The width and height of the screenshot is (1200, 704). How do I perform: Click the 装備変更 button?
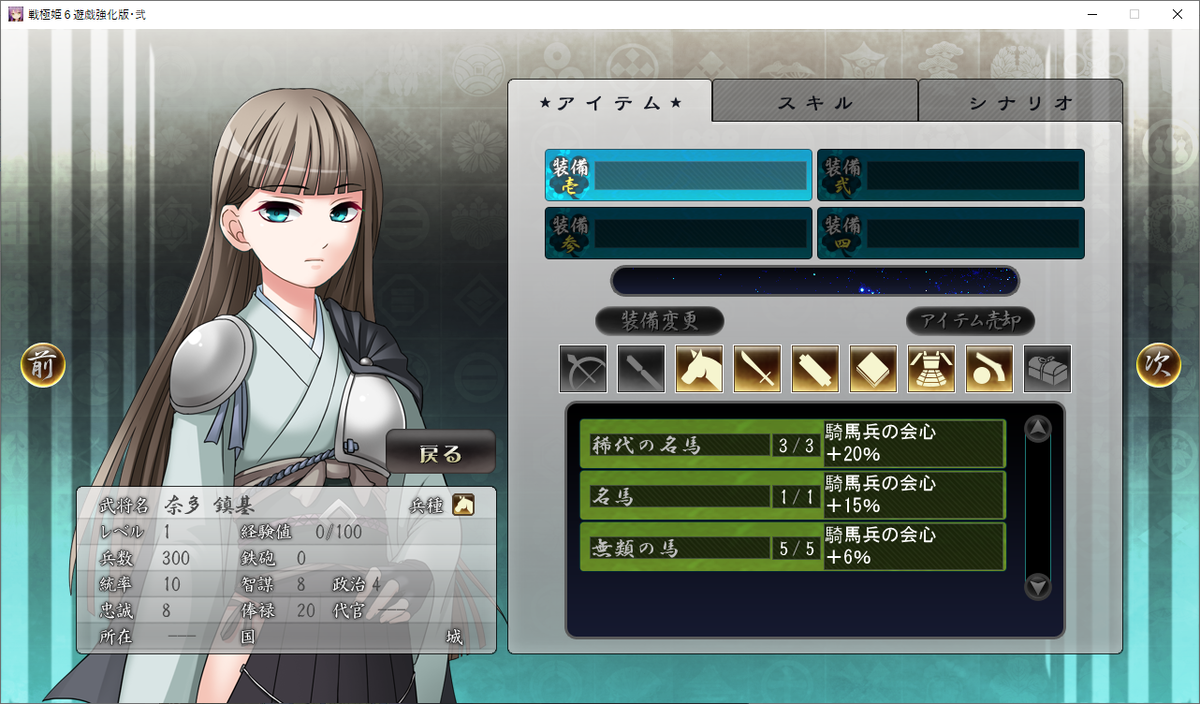(659, 321)
